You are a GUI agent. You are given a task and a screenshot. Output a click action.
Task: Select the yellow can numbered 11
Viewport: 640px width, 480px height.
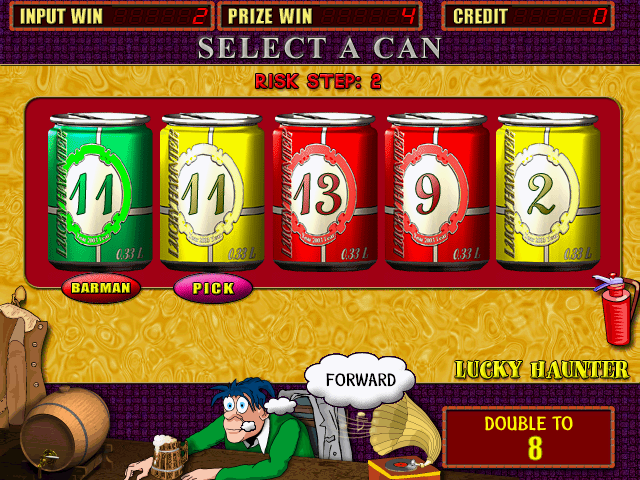(212, 193)
